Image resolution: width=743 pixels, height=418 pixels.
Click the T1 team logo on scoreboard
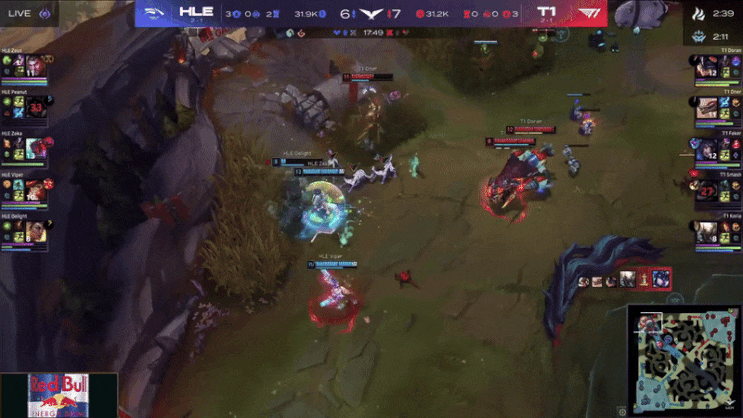tap(588, 14)
